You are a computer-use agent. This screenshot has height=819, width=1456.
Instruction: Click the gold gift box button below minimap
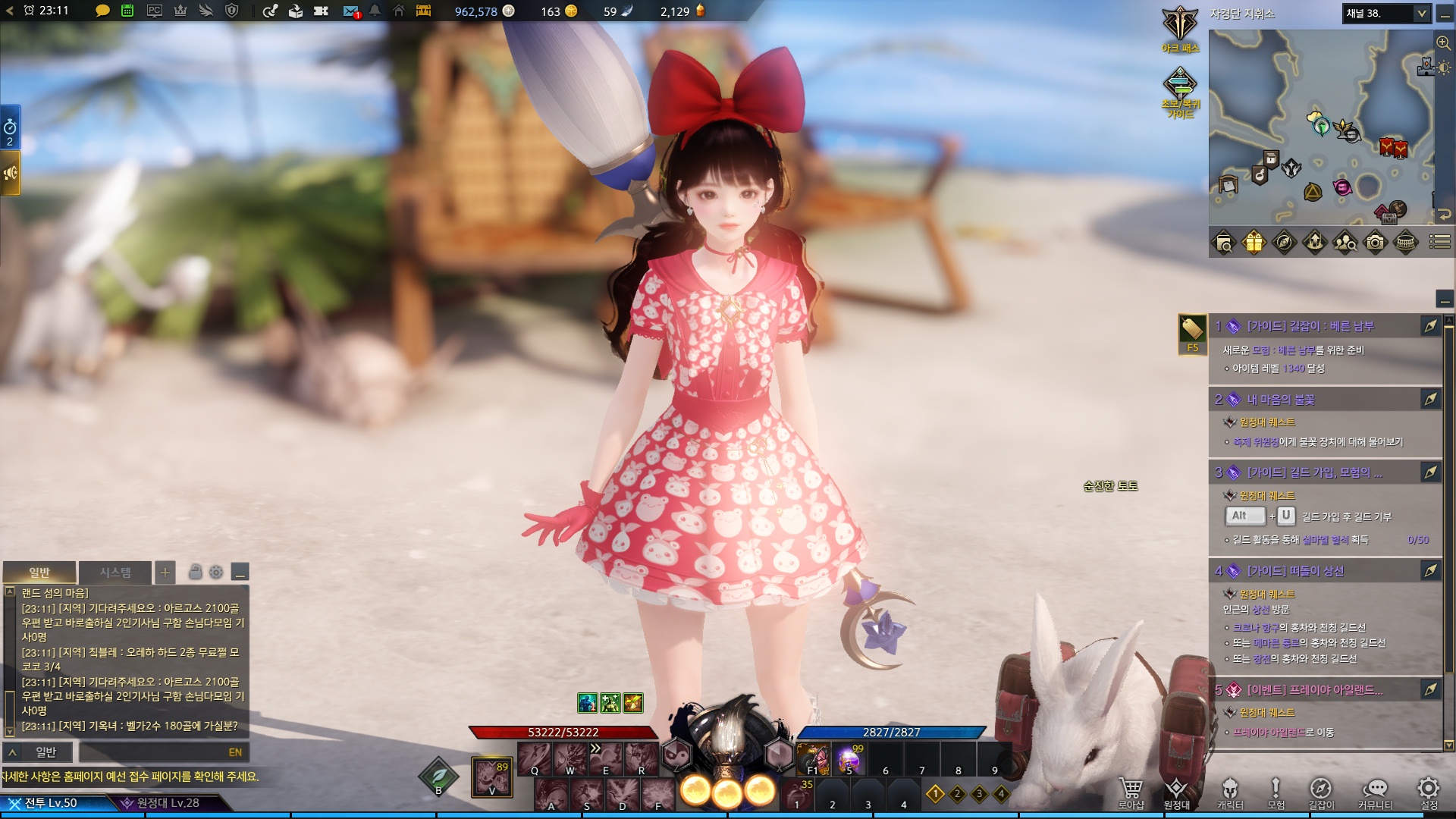pos(1254,243)
